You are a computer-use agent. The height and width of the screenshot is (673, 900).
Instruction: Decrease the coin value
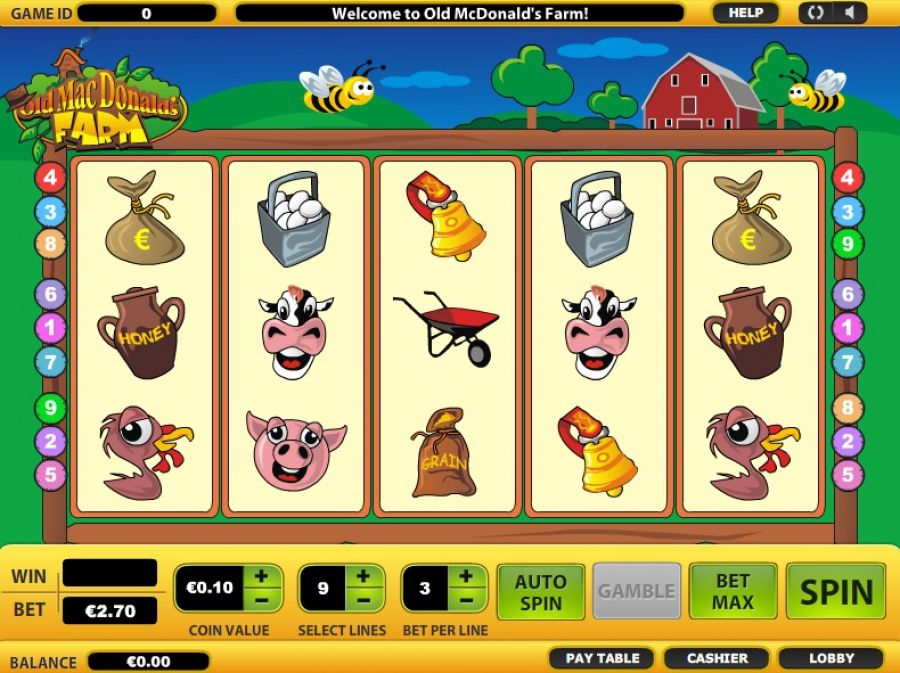click(x=261, y=600)
